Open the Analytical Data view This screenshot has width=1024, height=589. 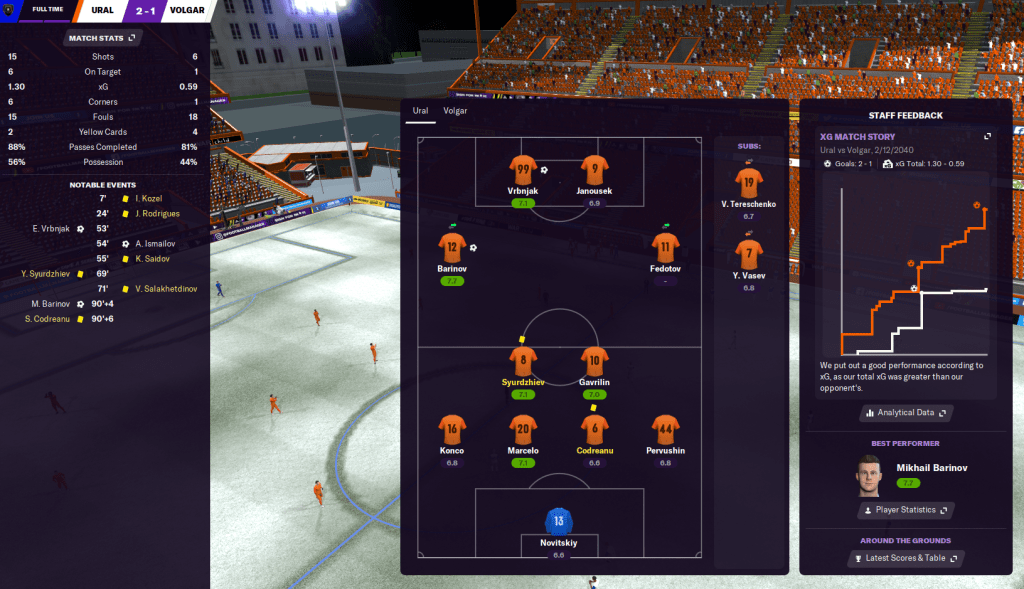(x=906, y=412)
